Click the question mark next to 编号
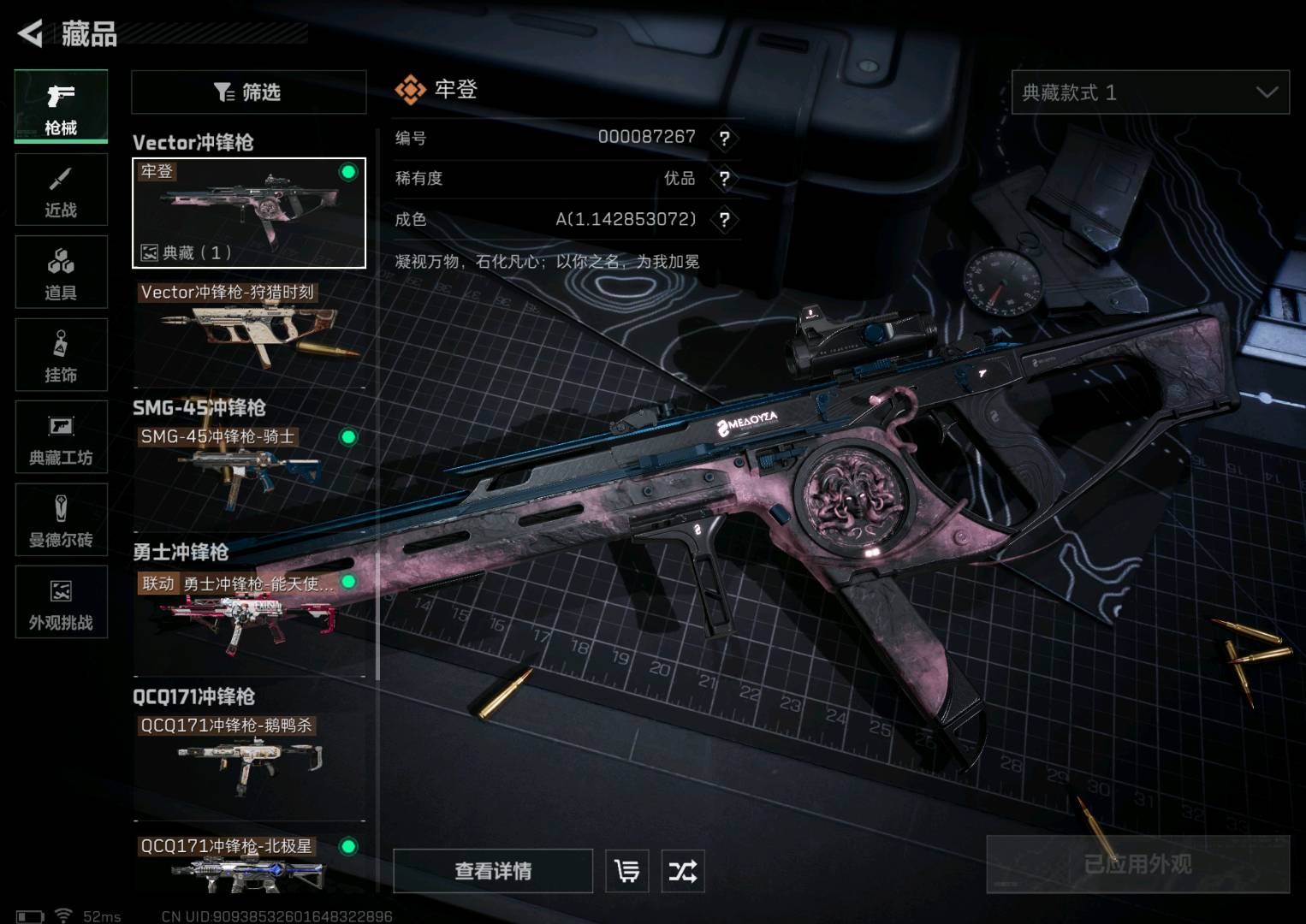This screenshot has width=1306, height=924. (724, 138)
